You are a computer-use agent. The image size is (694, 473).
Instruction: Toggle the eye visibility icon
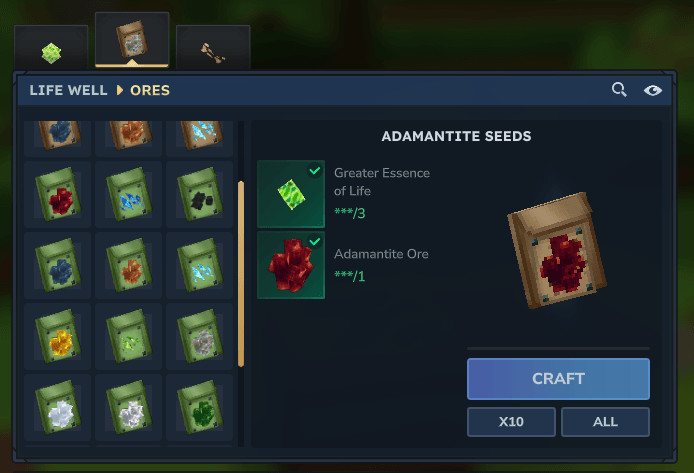[653, 90]
